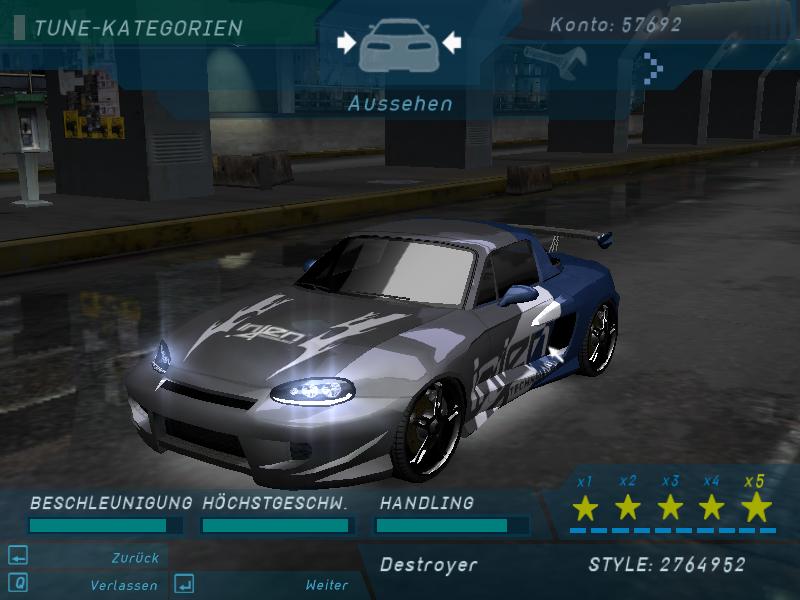
Task: Continue with Weiter
Action: 326,585
